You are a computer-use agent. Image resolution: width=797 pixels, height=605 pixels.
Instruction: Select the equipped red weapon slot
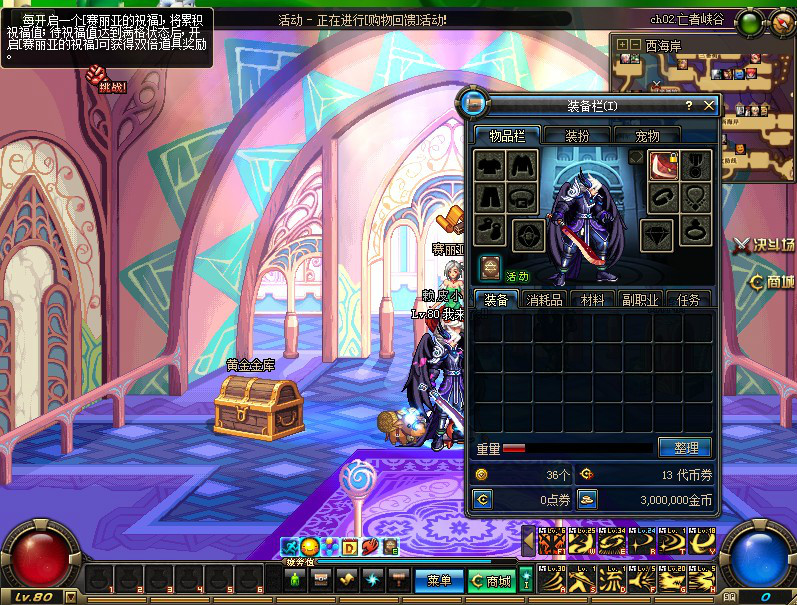[664, 165]
